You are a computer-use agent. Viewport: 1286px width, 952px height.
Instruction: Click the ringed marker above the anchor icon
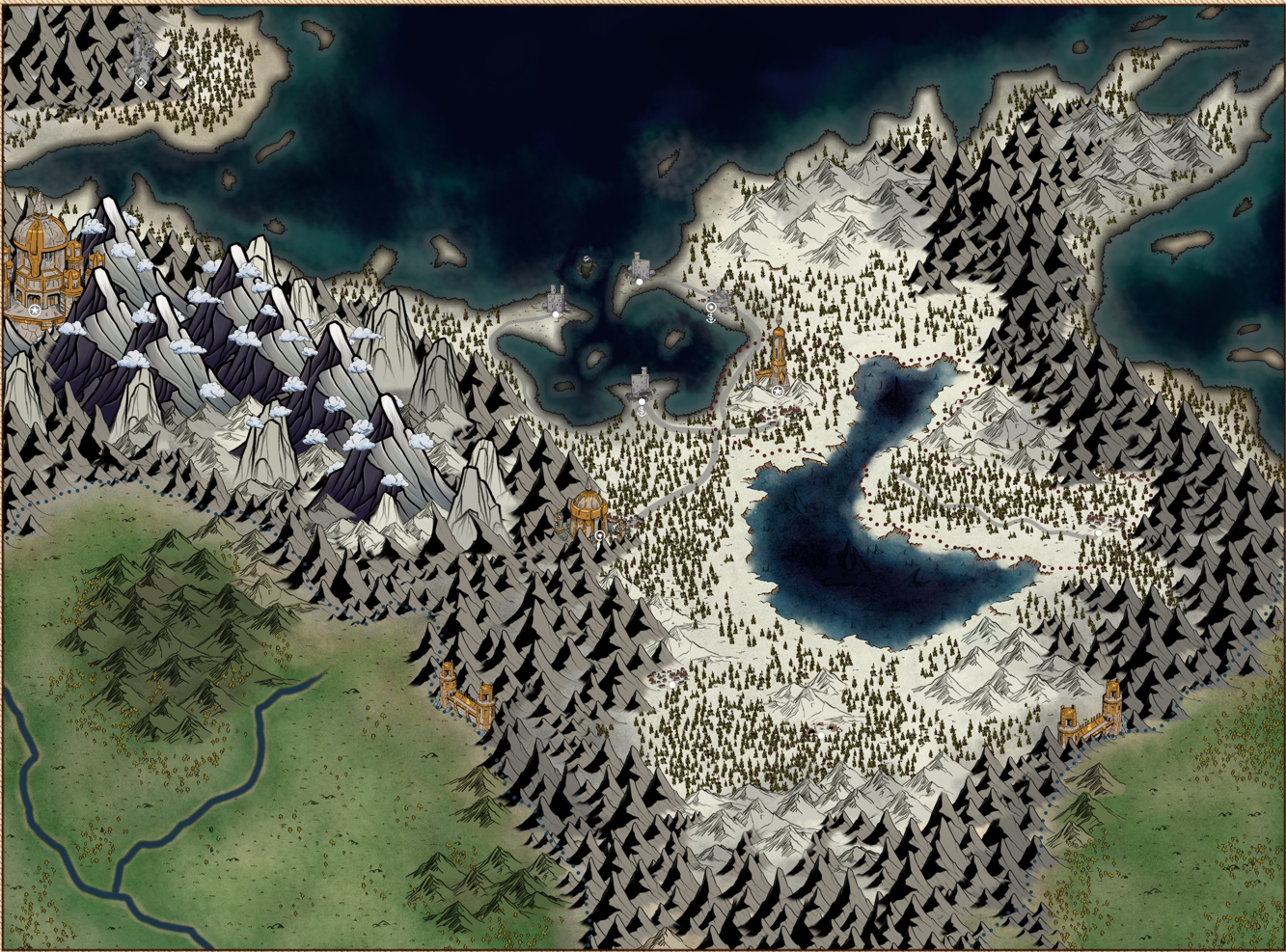tap(711, 307)
